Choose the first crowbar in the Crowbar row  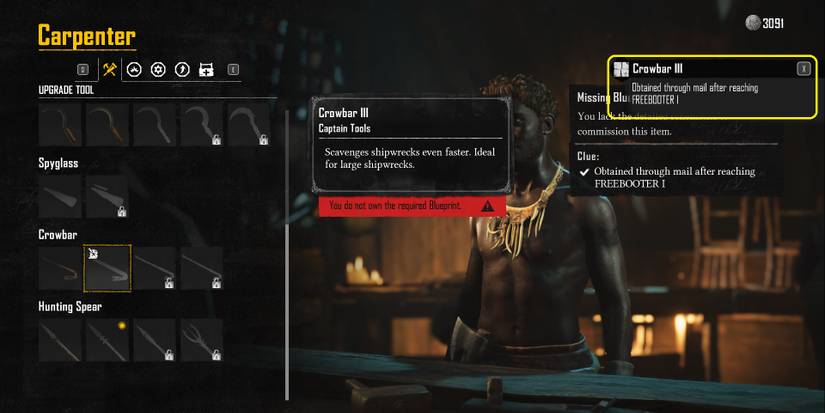coord(59,267)
